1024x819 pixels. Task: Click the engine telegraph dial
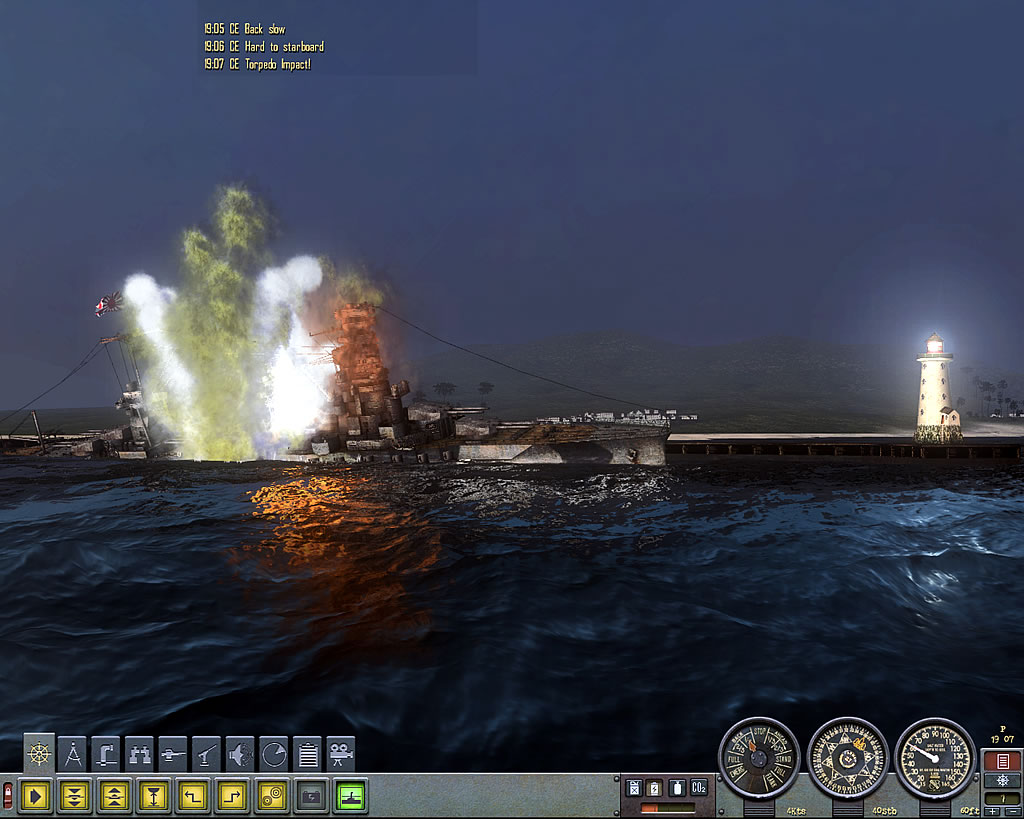point(759,757)
